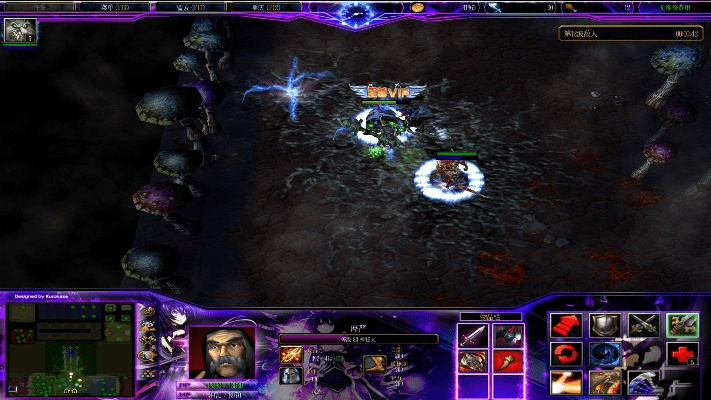Select the hero portrait icon at top left
Viewport: 711px width, 400px height.
coord(19,31)
